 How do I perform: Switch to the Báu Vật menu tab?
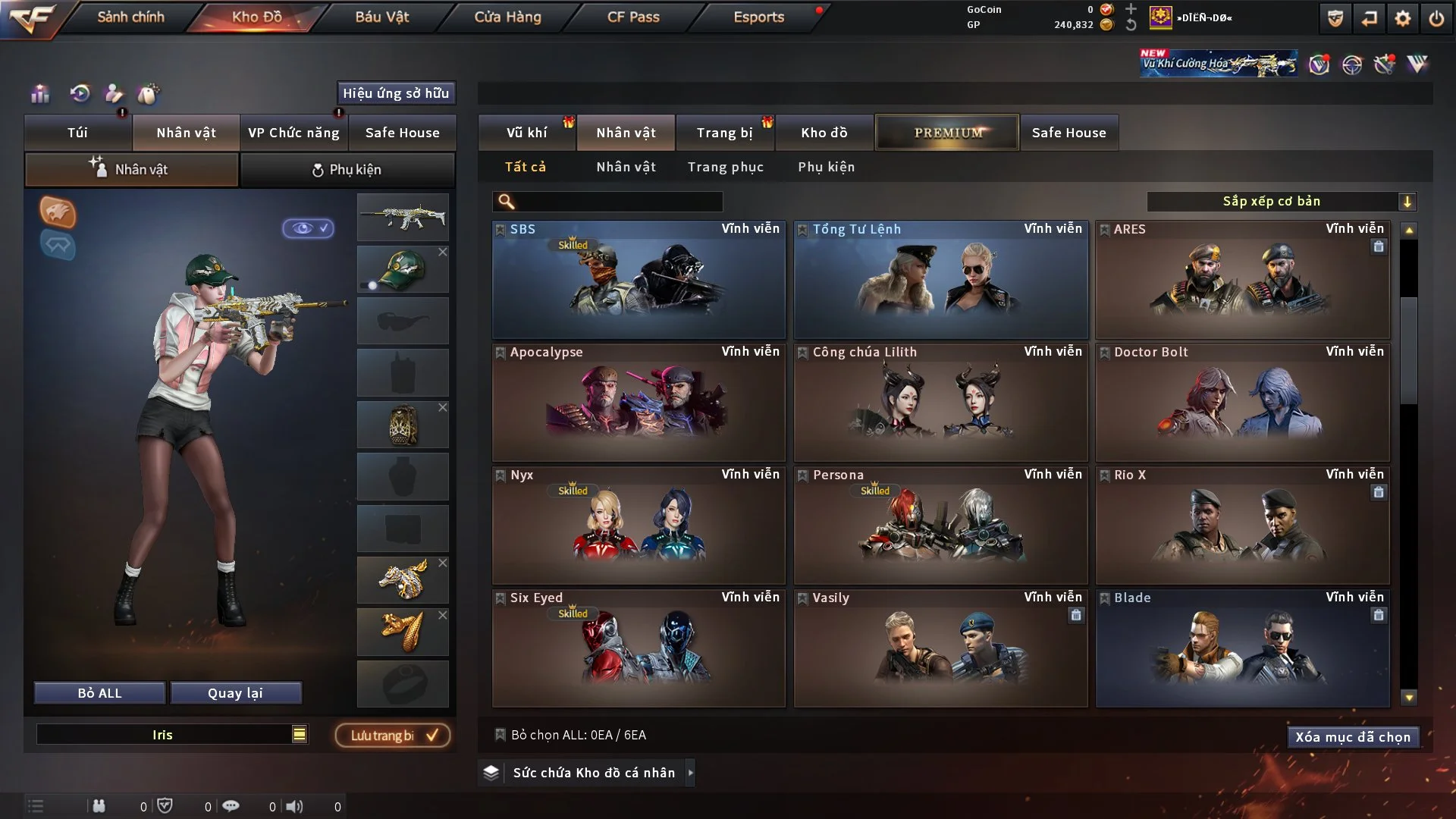point(381,17)
